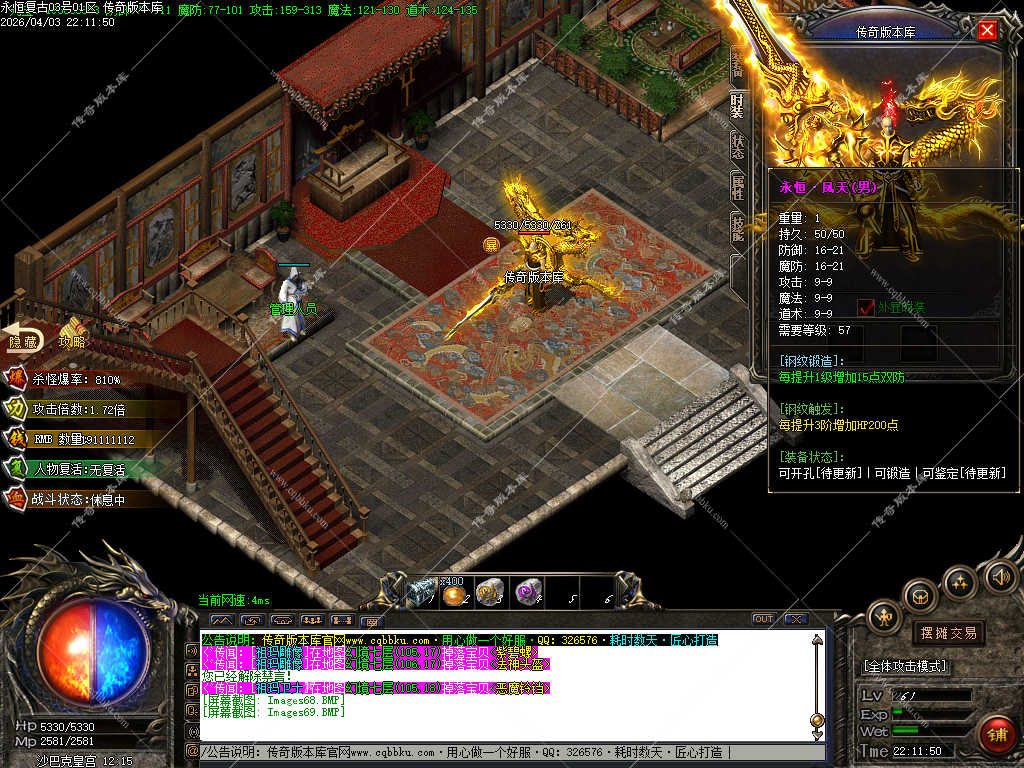Use the silver chest in hotbar slot 1
This screenshot has height=768, width=1024.
421,593
